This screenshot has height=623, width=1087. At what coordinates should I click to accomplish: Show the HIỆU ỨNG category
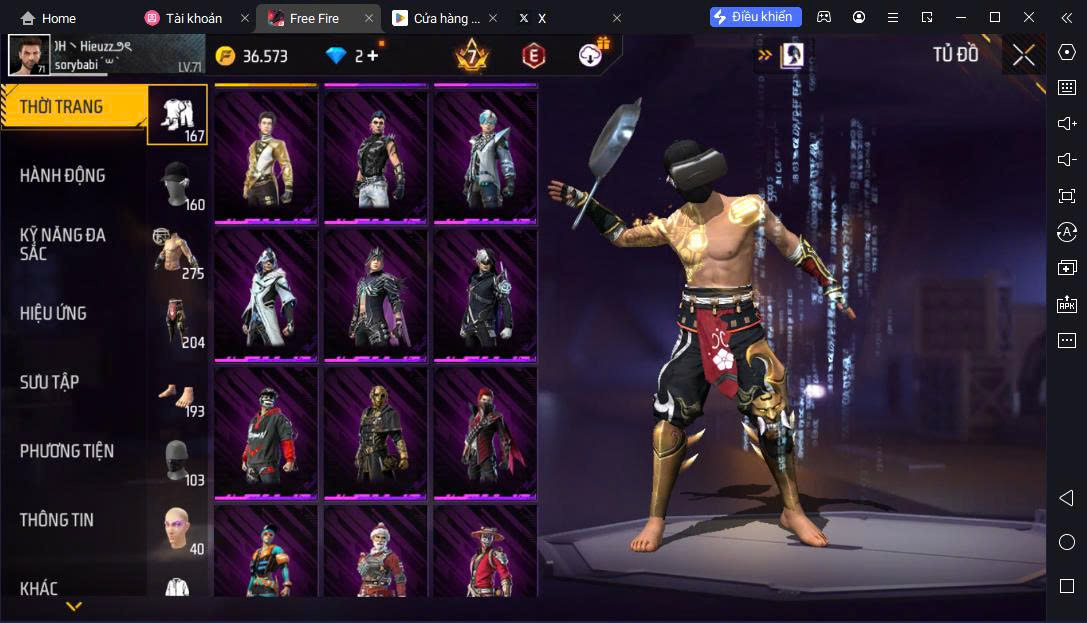pos(75,313)
